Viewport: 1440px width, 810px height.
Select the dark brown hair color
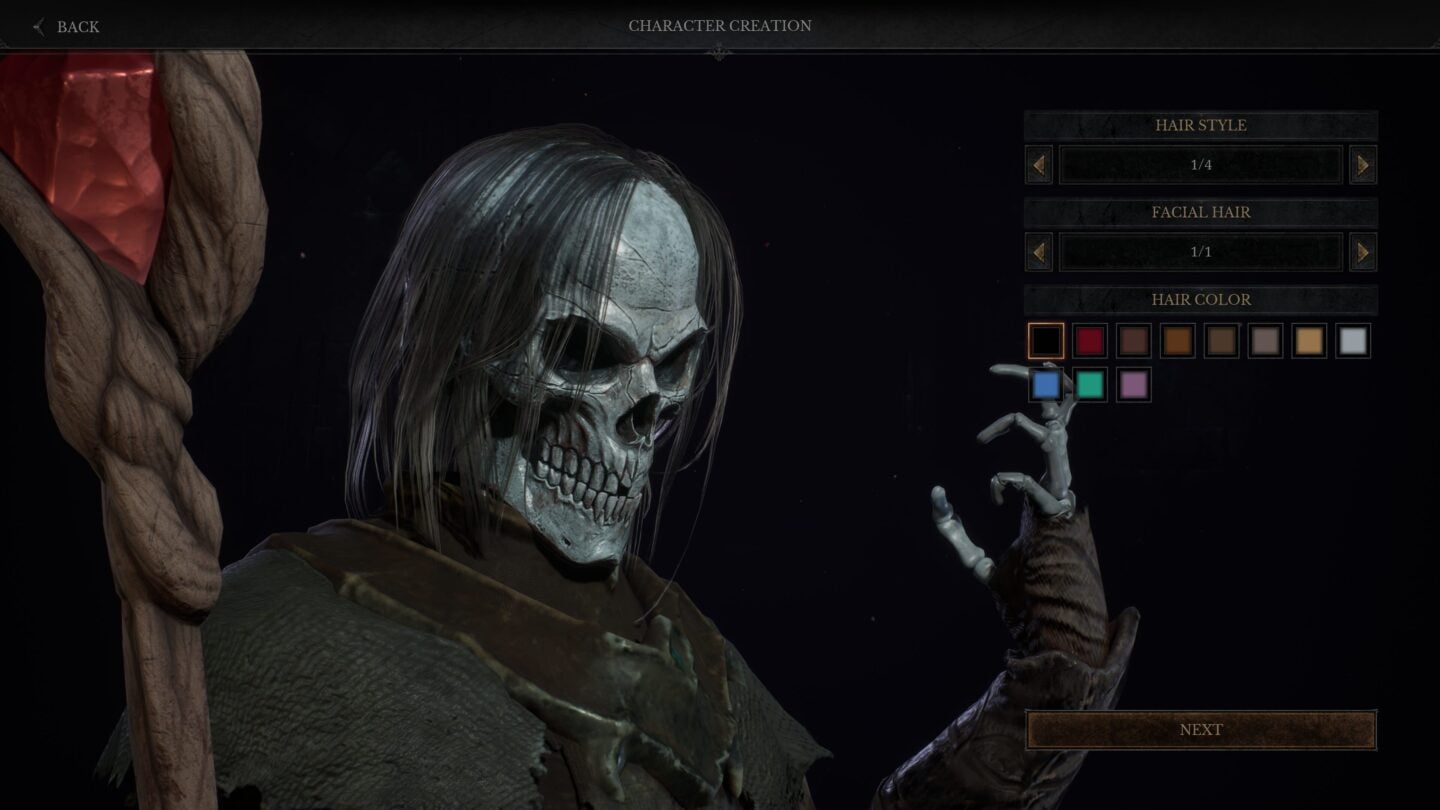(x=1134, y=340)
